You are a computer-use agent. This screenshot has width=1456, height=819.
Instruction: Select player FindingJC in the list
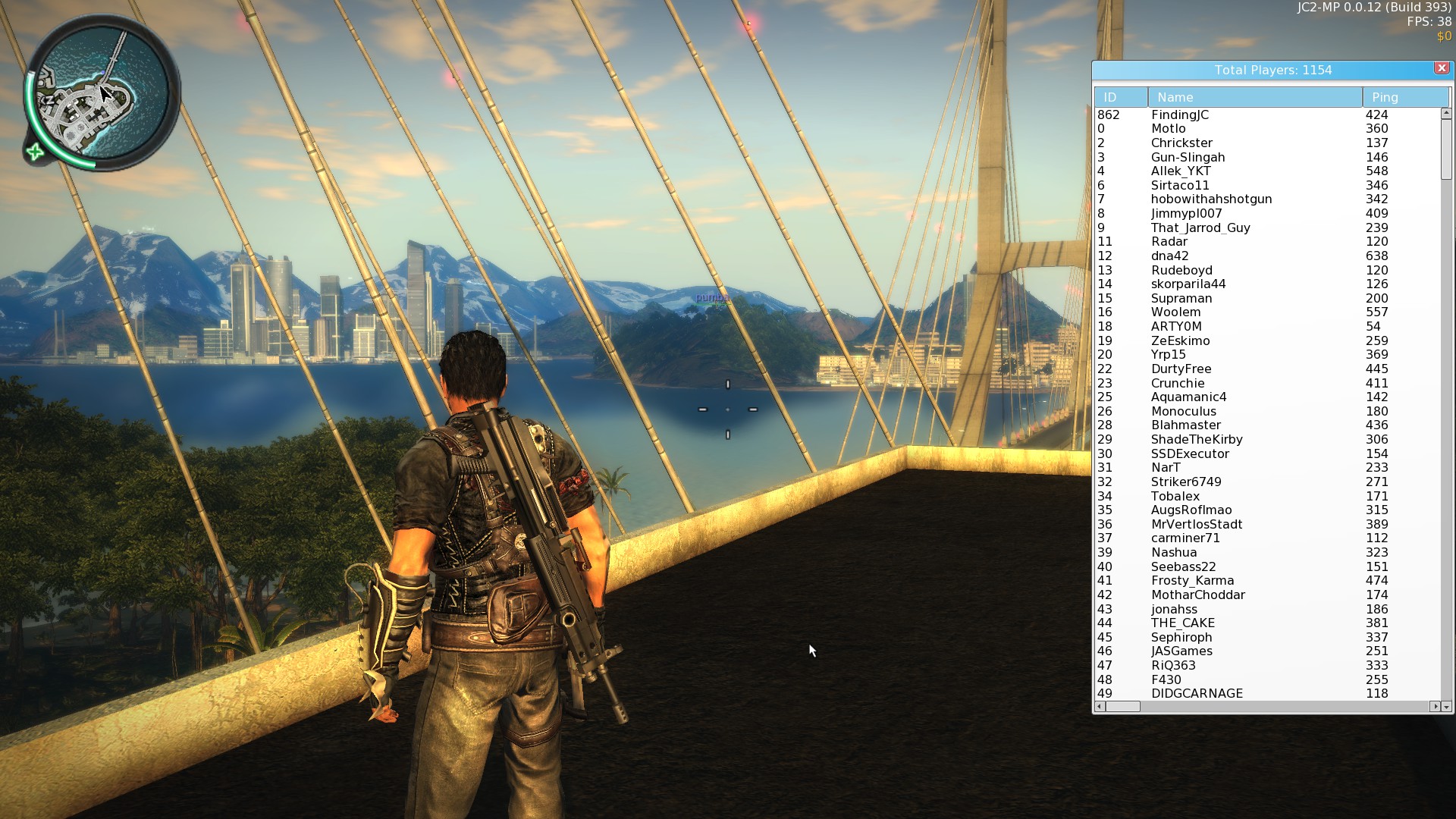pyautogui.click(x=1179, y=115)
